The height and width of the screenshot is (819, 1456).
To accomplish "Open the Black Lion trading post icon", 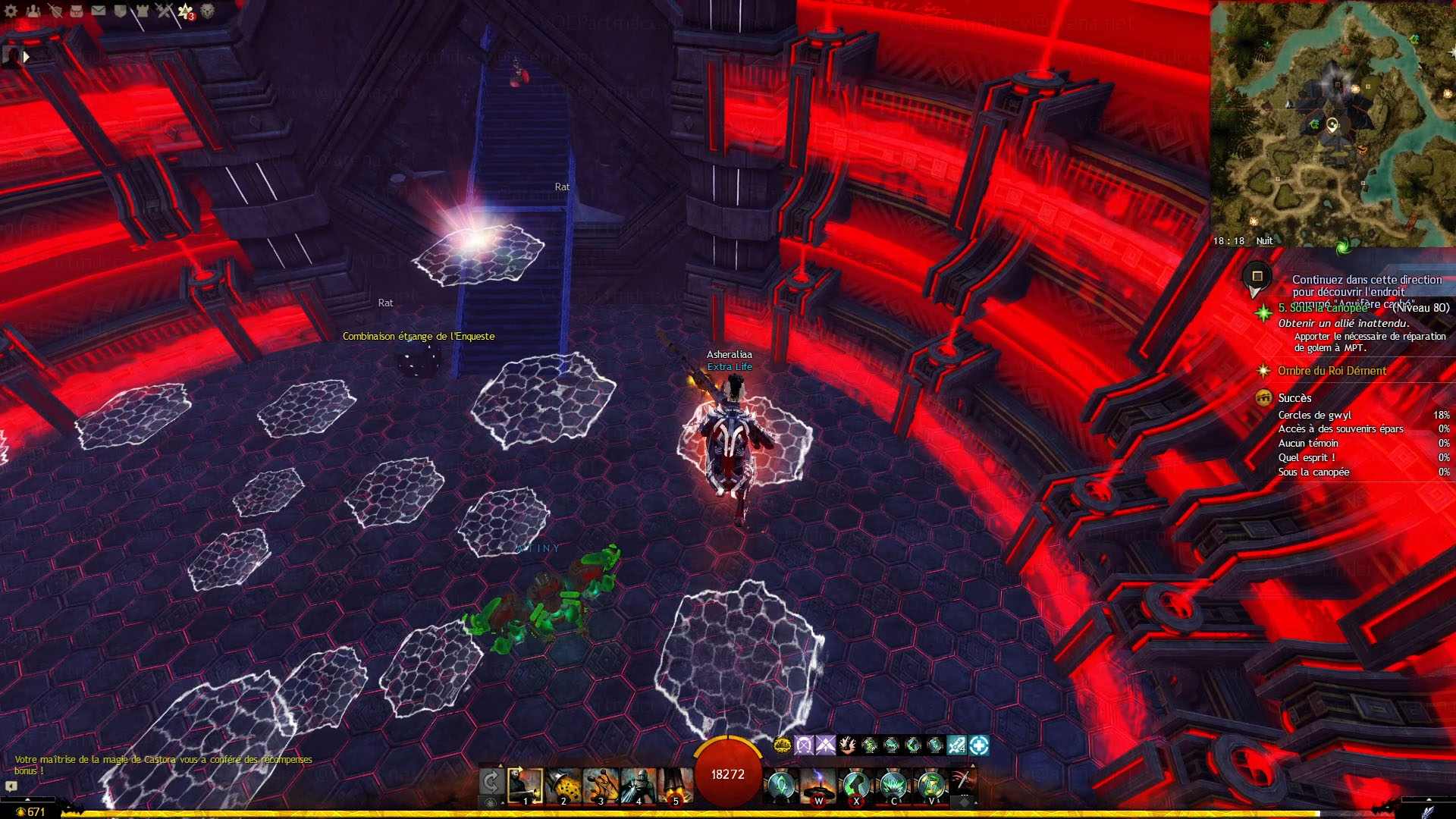I will point(207,11).
